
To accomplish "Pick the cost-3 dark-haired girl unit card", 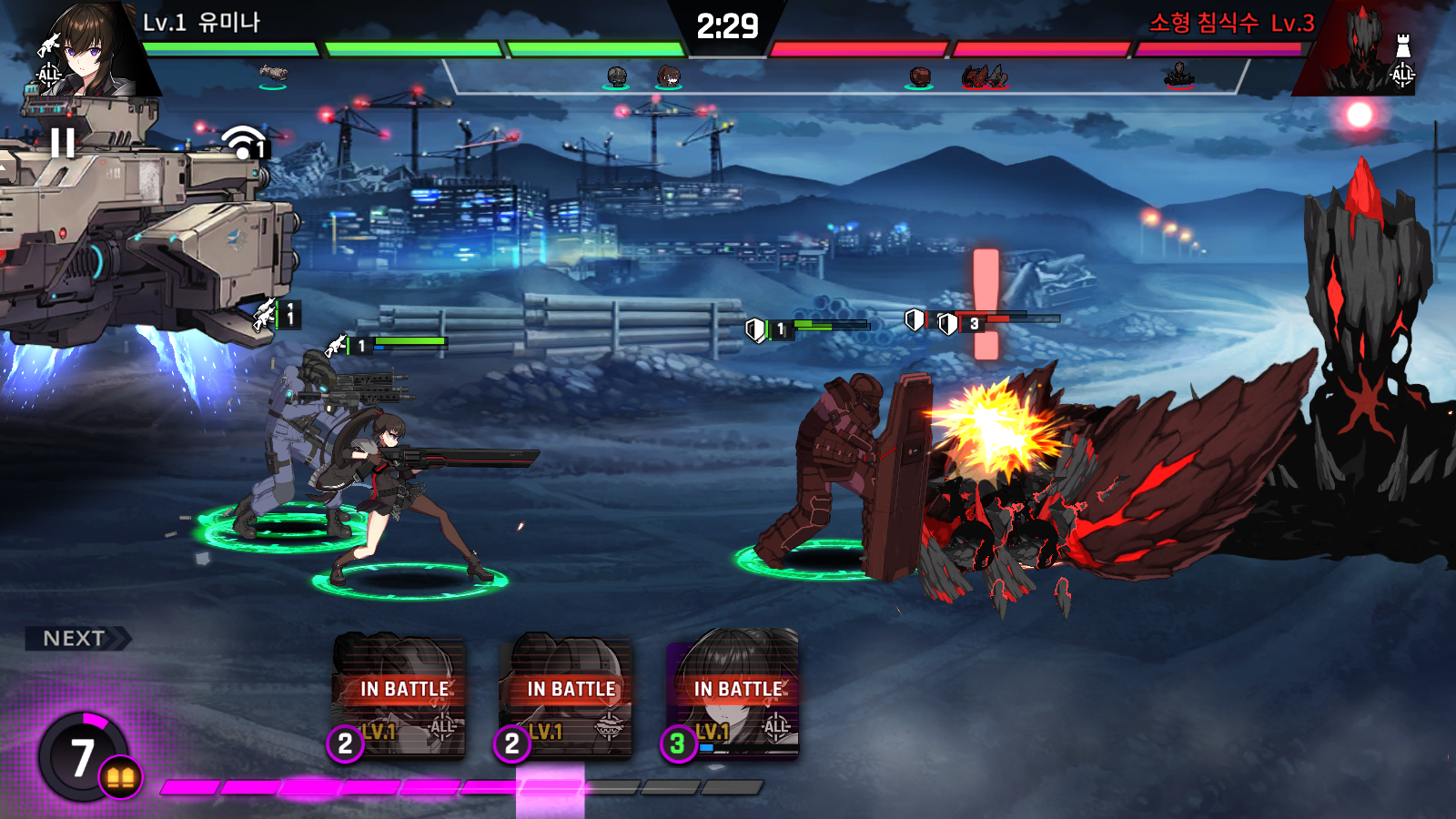I will 733,695.
